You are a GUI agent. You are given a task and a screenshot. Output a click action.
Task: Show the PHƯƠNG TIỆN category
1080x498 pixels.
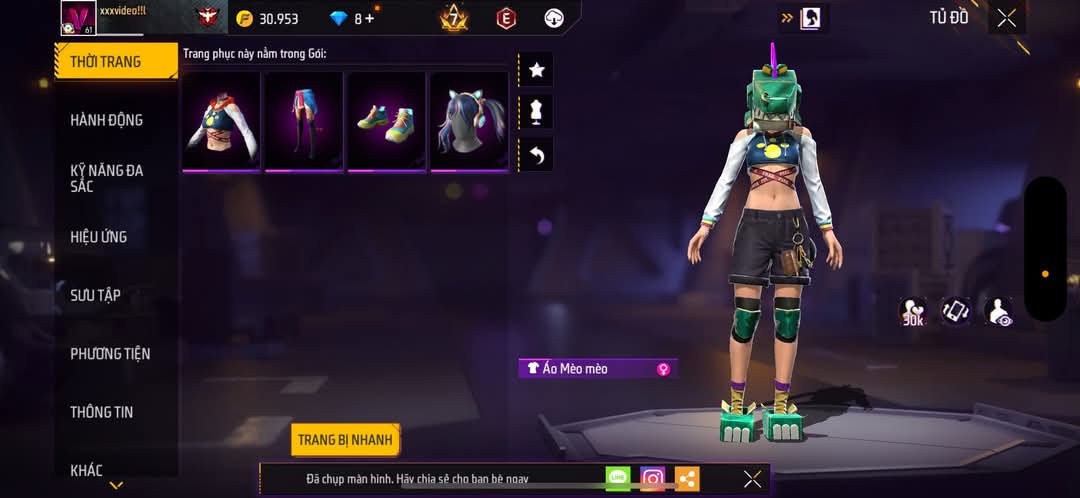(111, 353)
